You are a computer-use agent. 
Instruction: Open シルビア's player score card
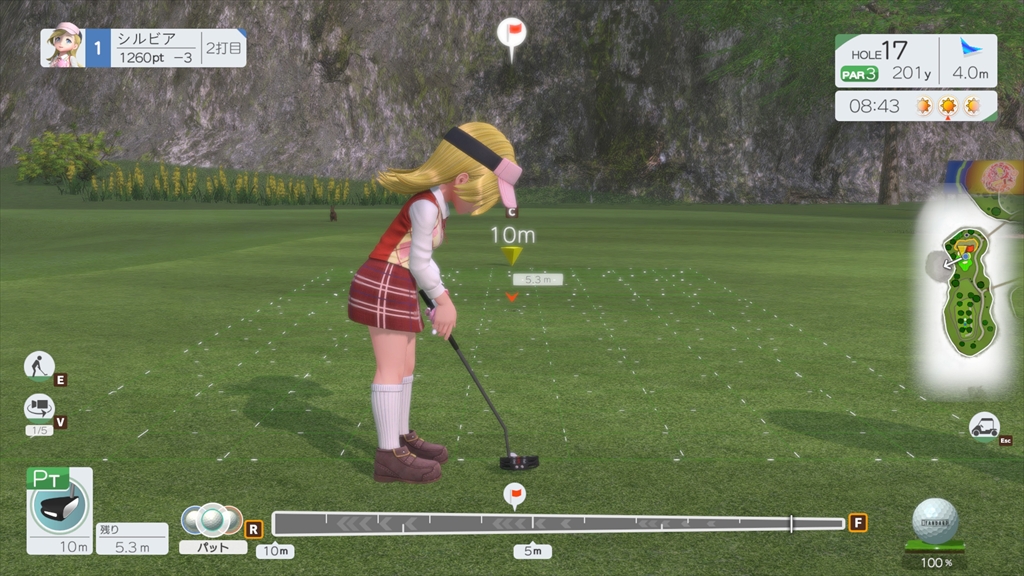click(x=144, y=48)
